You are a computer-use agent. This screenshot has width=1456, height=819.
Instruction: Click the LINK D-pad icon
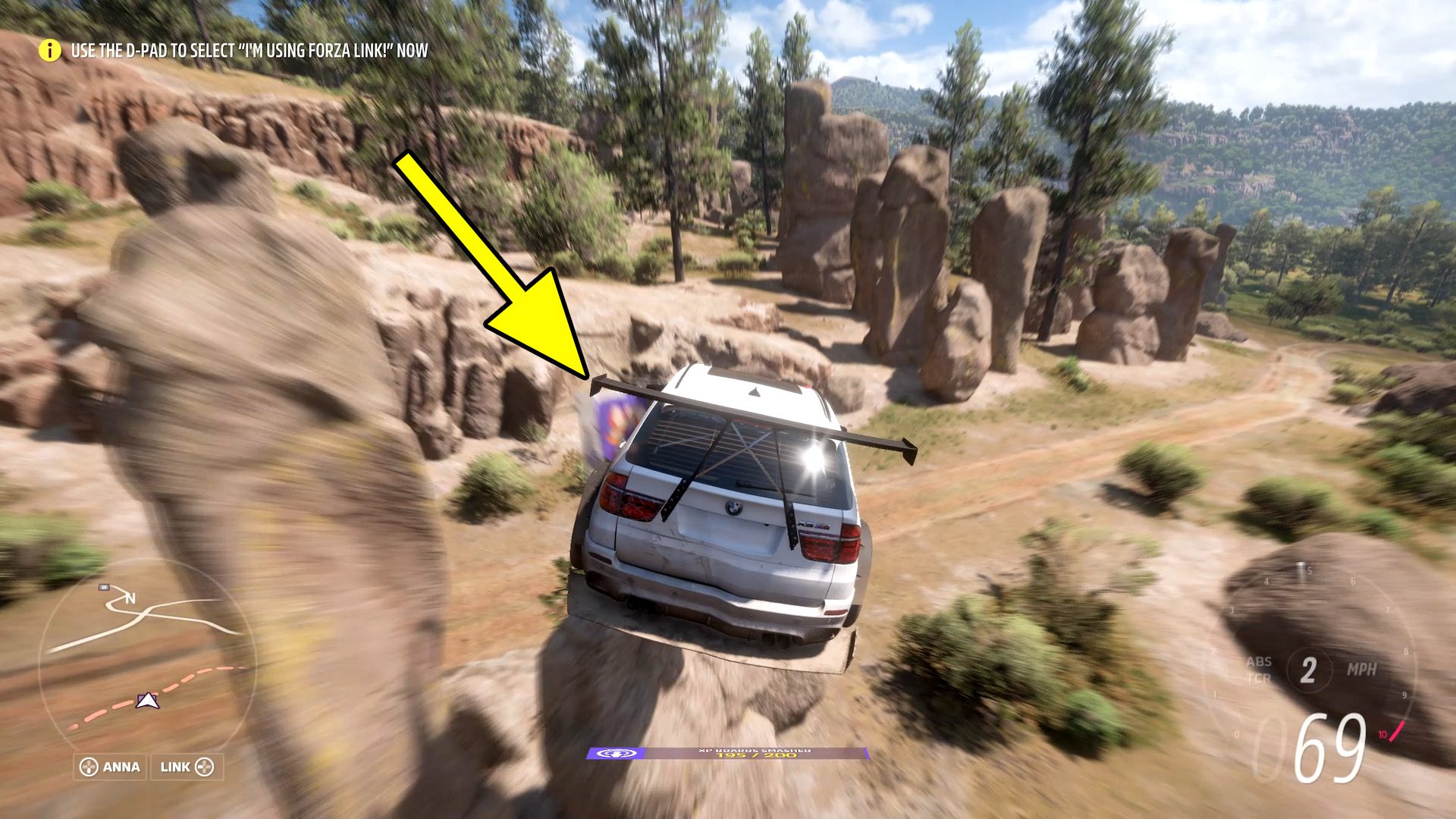coord(205,767)
